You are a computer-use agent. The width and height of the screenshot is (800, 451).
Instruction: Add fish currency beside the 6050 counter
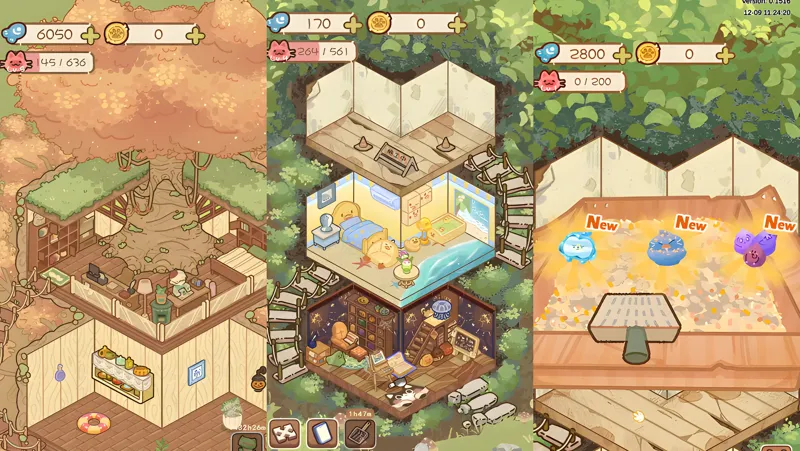[x=90, y=35]
